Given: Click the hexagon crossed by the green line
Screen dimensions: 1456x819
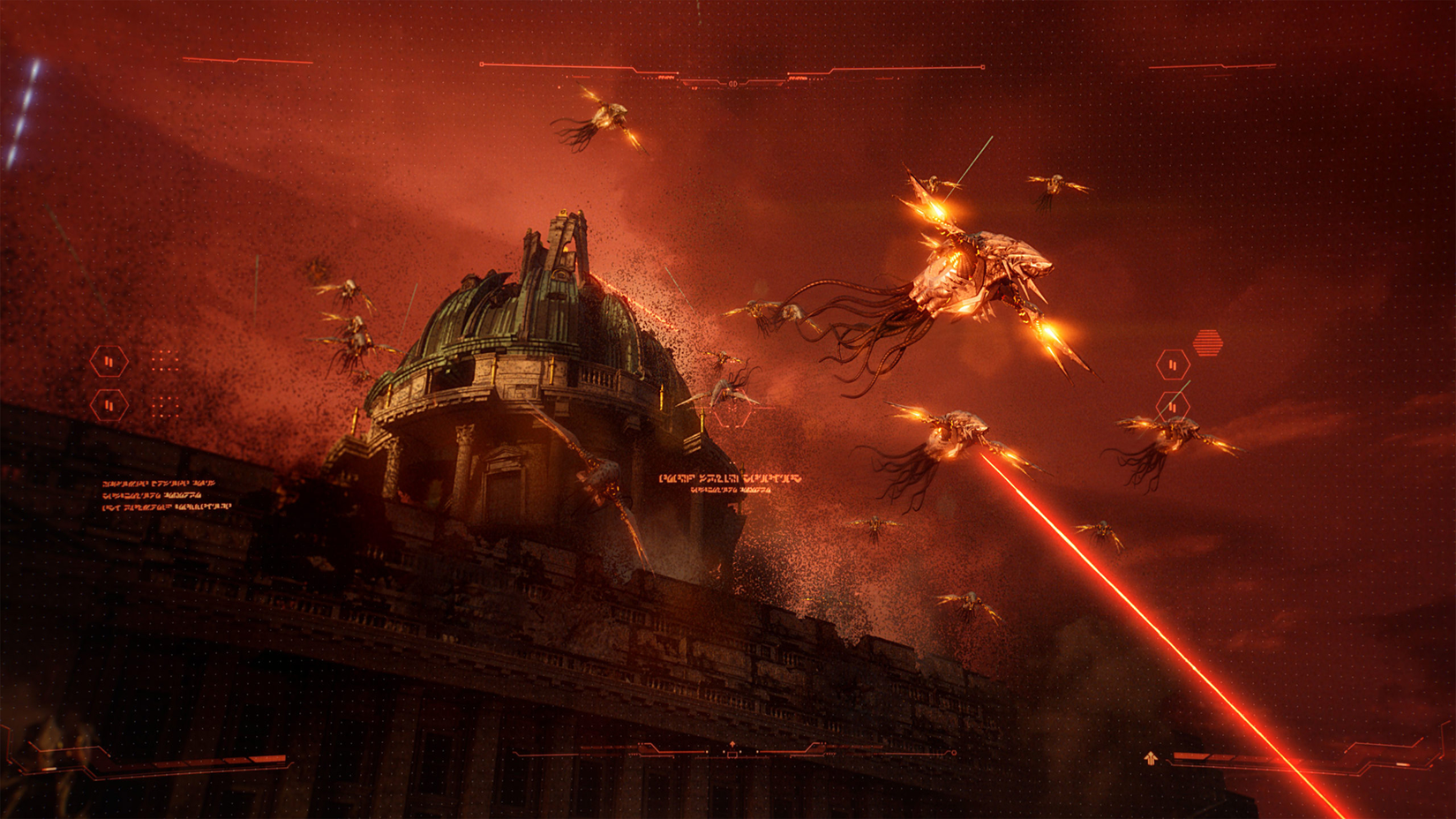Looking at the screenshot, I should [1173, 406].
